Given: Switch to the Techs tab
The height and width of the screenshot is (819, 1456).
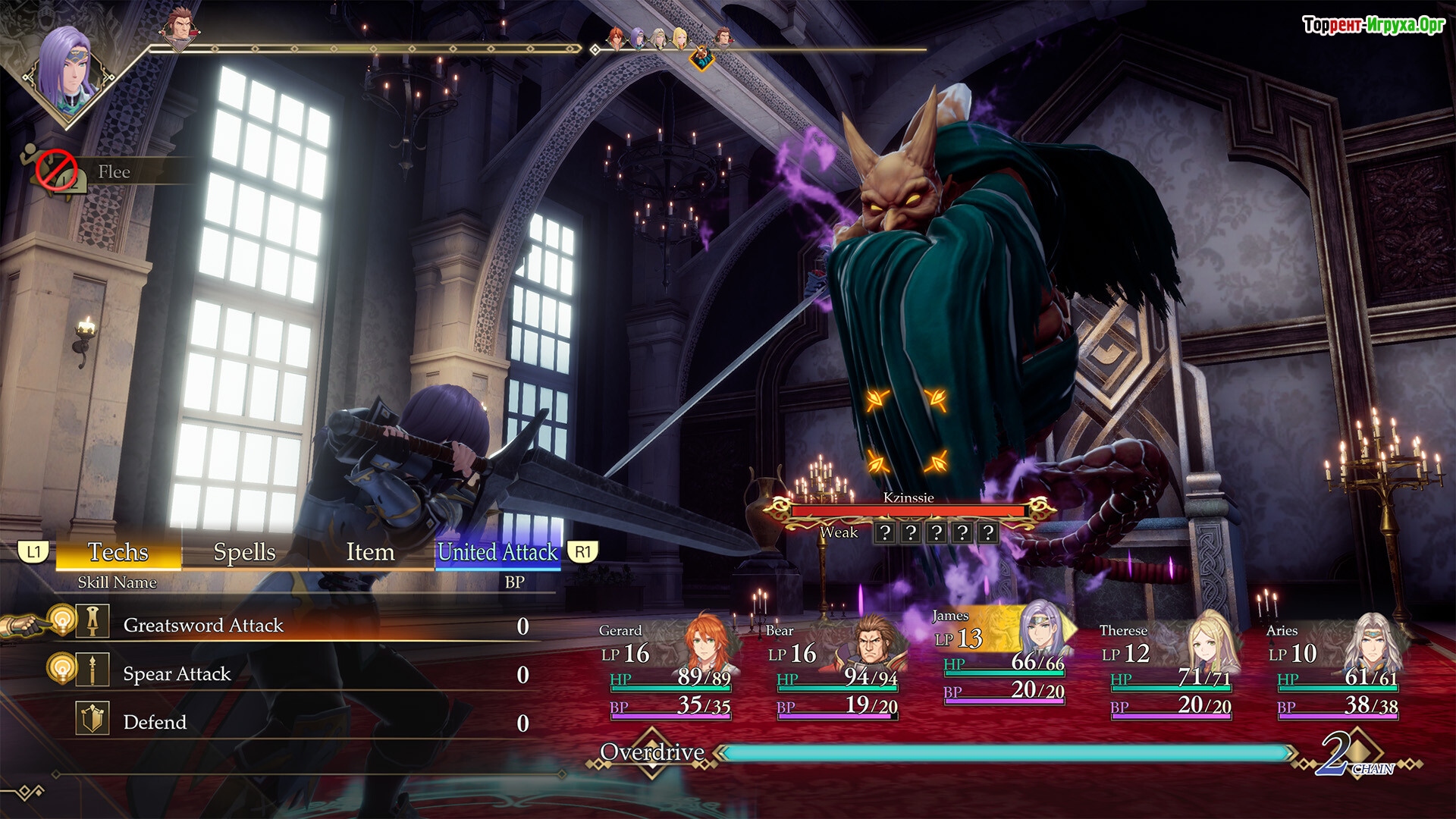Looking at the screenshot, I should pyautogui.click(x=118, y=552).
